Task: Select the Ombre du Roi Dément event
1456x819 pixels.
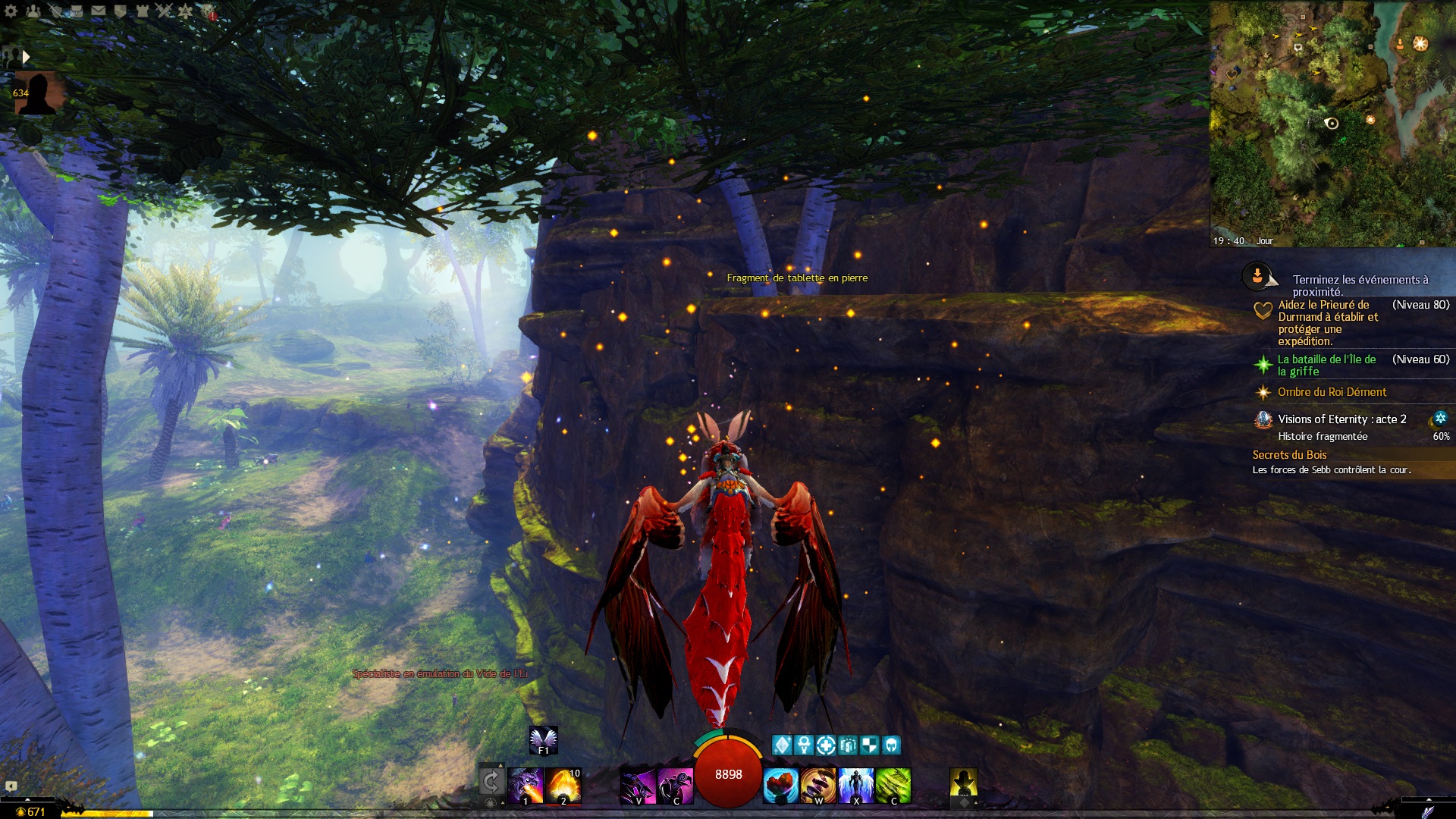Action: pos(1331,392)
